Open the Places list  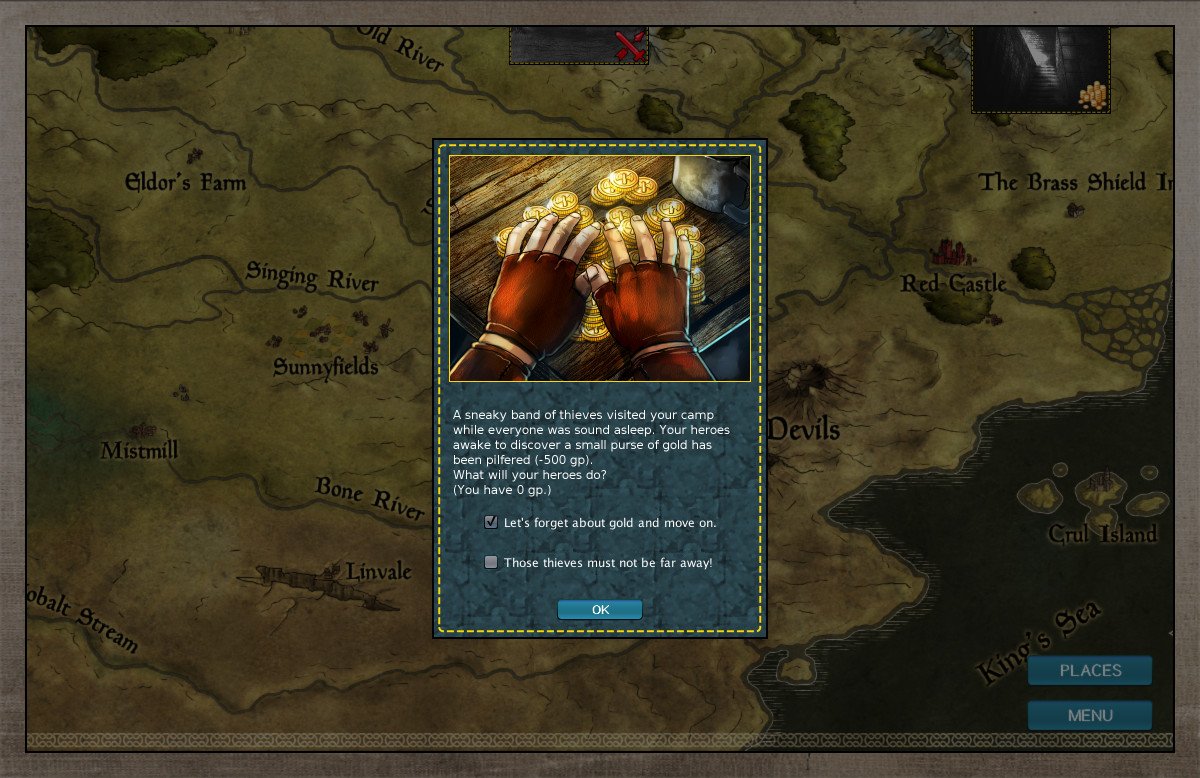click(x=1090, y=670)
